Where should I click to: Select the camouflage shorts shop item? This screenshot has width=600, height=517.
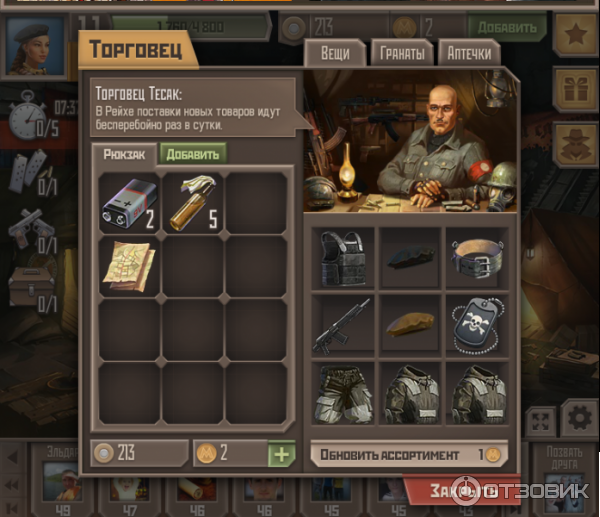click(343, 392)
